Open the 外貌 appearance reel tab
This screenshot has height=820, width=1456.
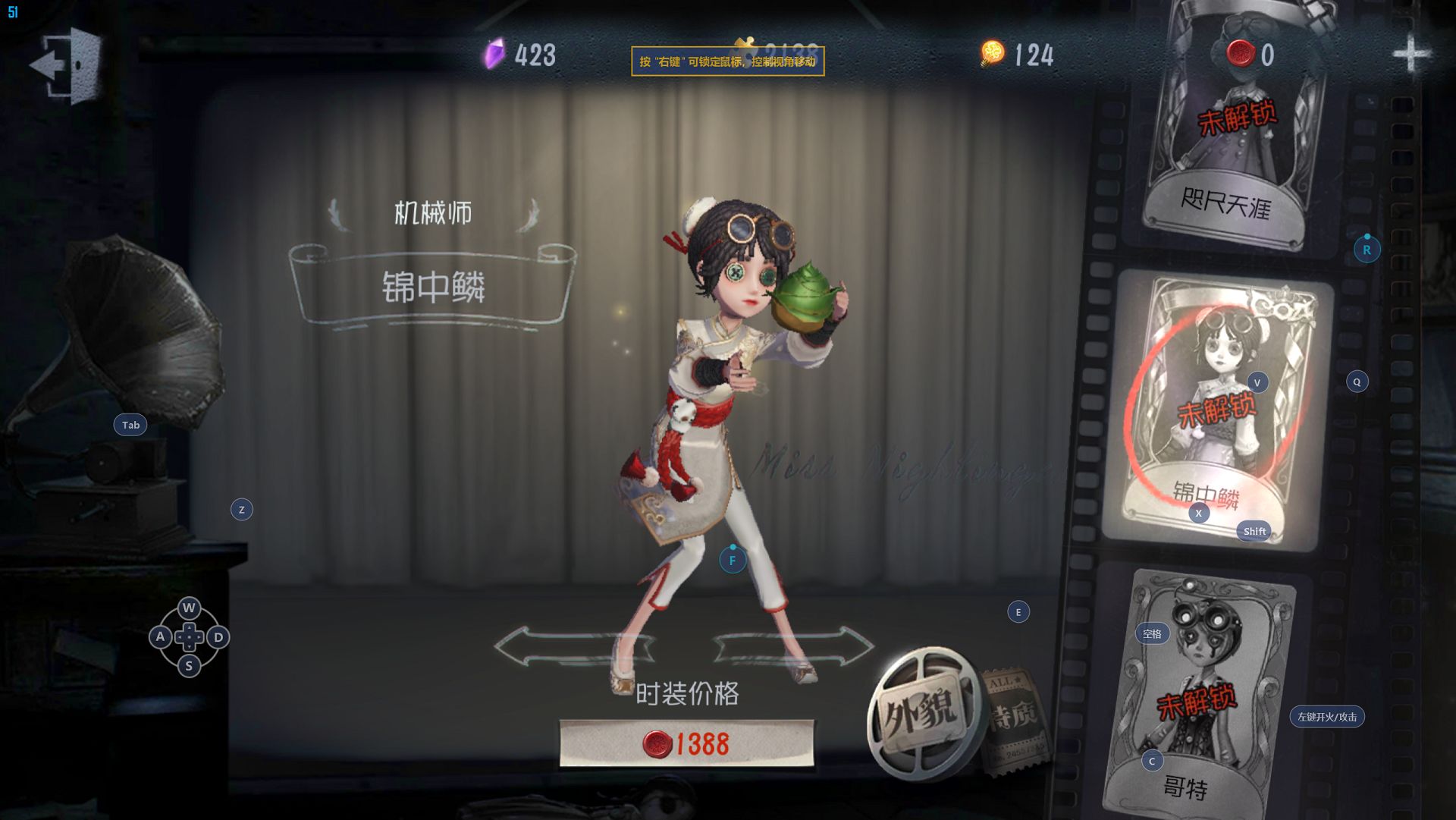tap(921, 713)
